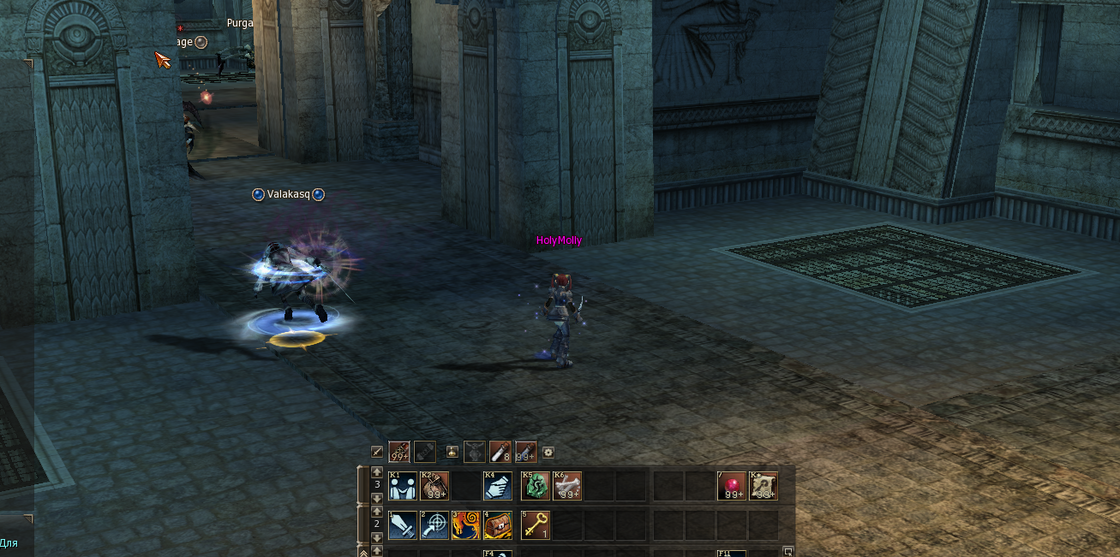
Task: Activate the crosshair target action
Action: [x=435, y=524]
